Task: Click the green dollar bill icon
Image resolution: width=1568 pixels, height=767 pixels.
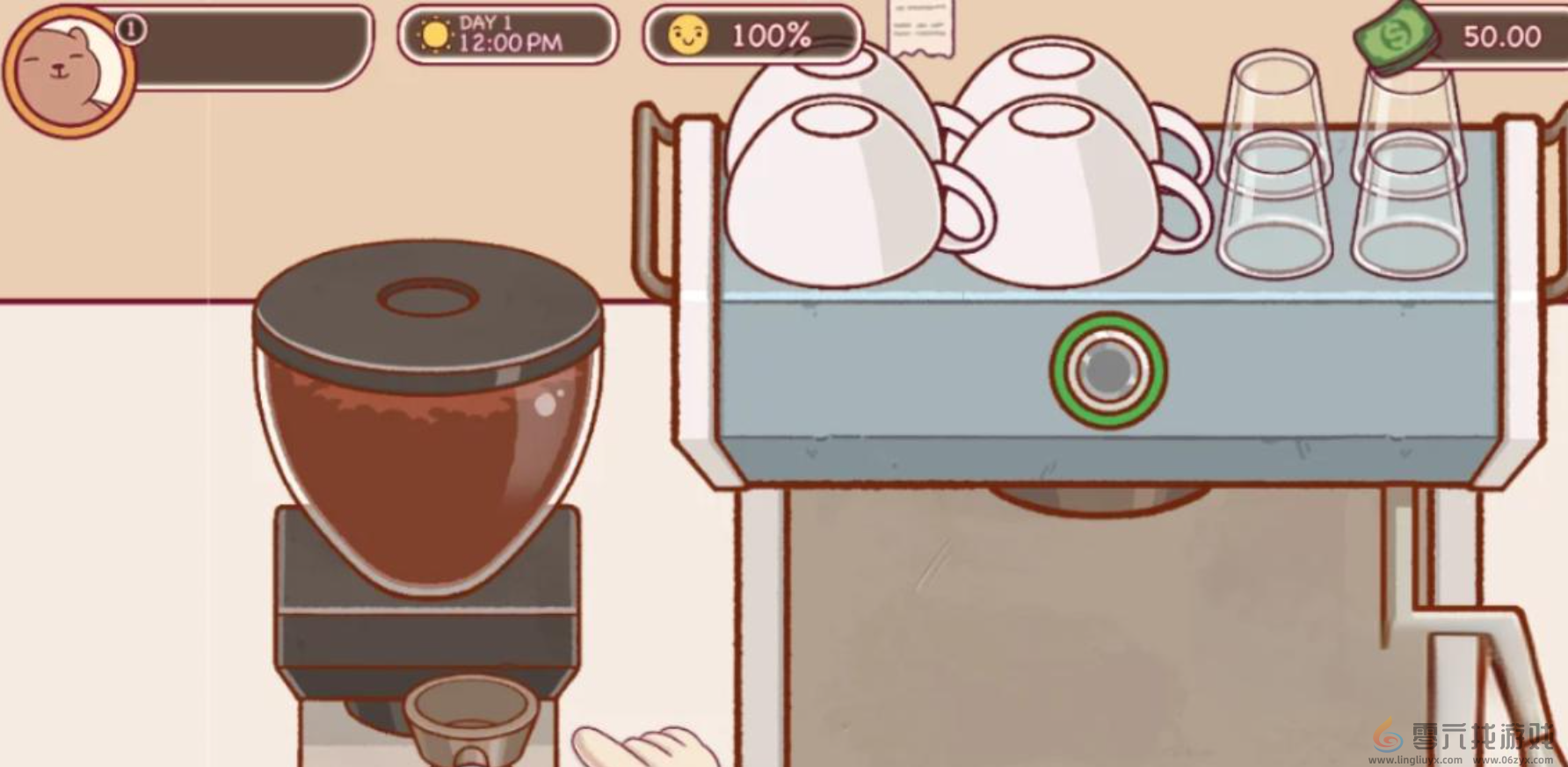Action: click(1397, 35)
